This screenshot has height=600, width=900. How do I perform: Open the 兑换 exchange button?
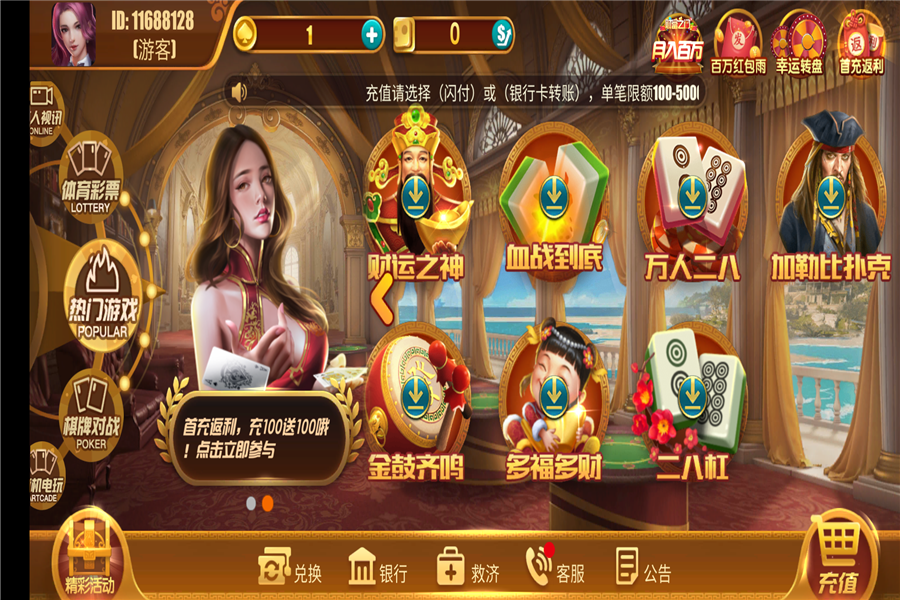(290, 571)
